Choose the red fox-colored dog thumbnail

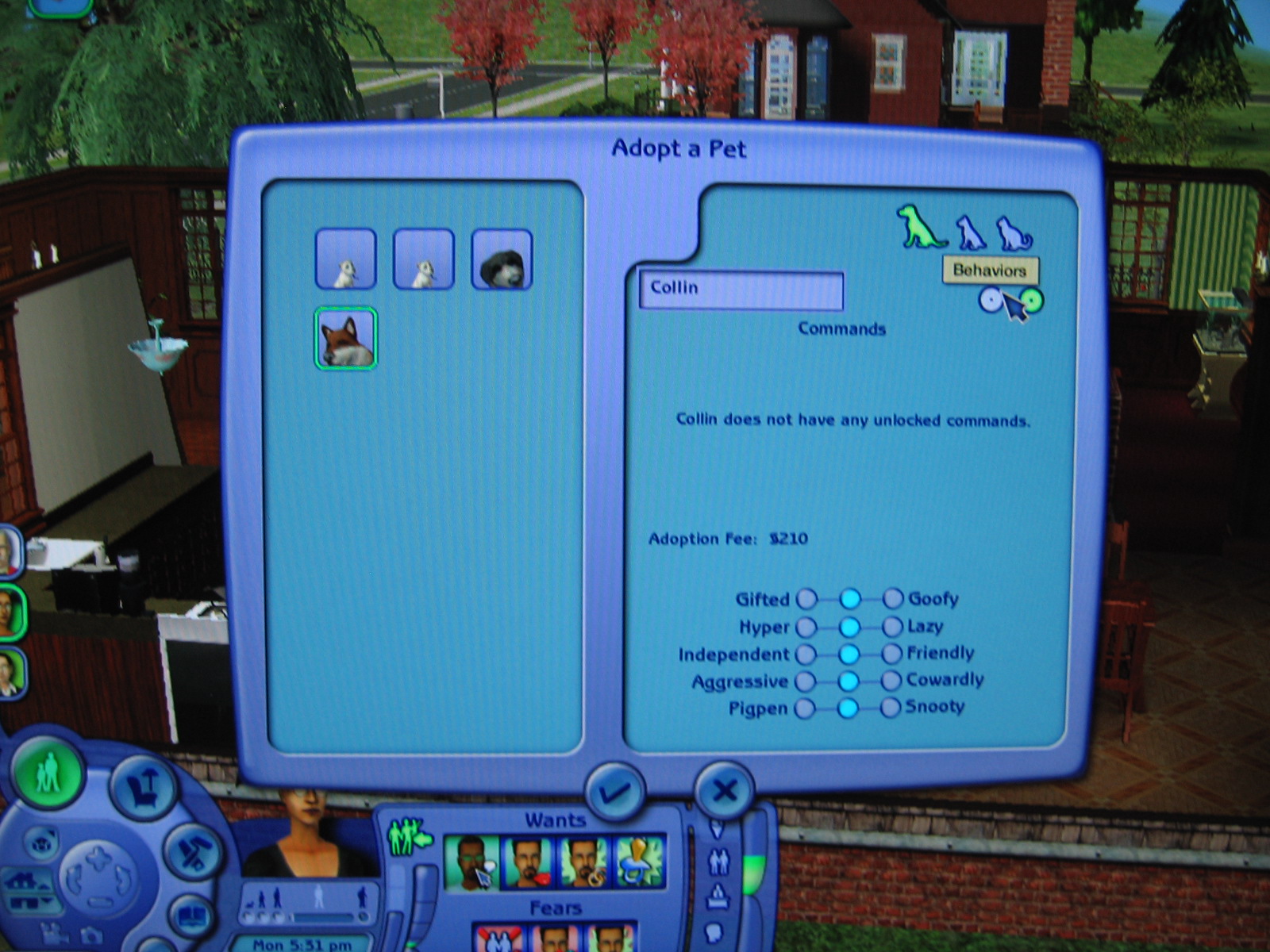tap(345, 339)
